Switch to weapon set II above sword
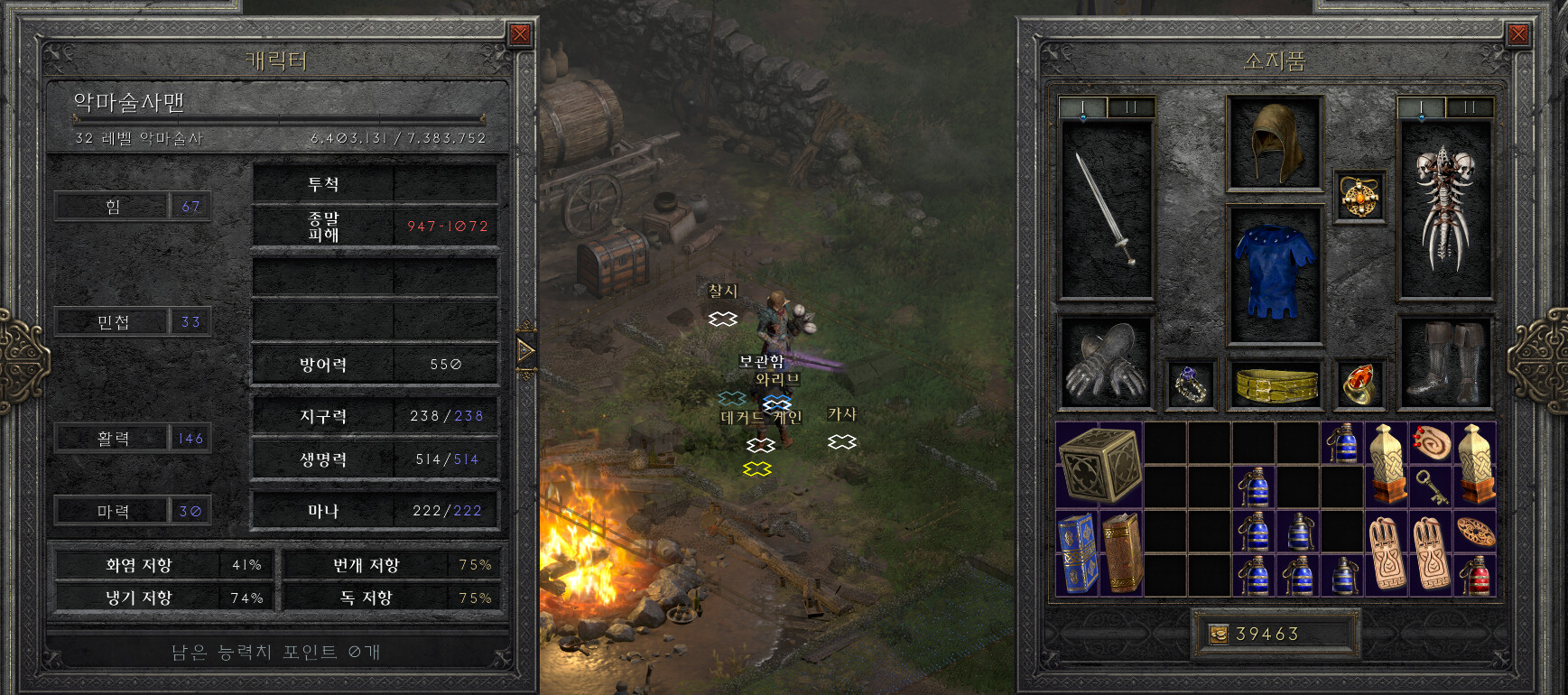This screenshot has height=695, width=1568. (1130, 107)
